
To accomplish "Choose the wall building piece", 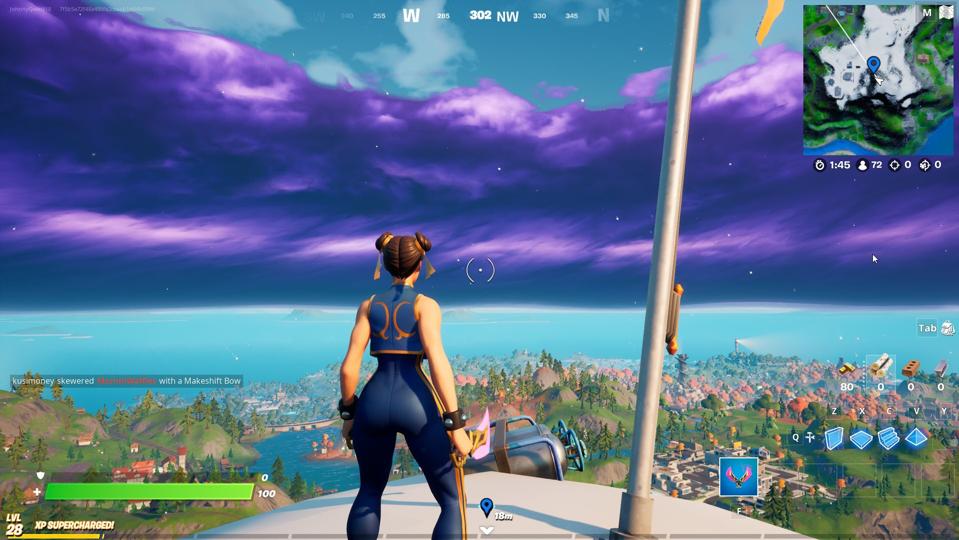I will (x=834, y=438).
